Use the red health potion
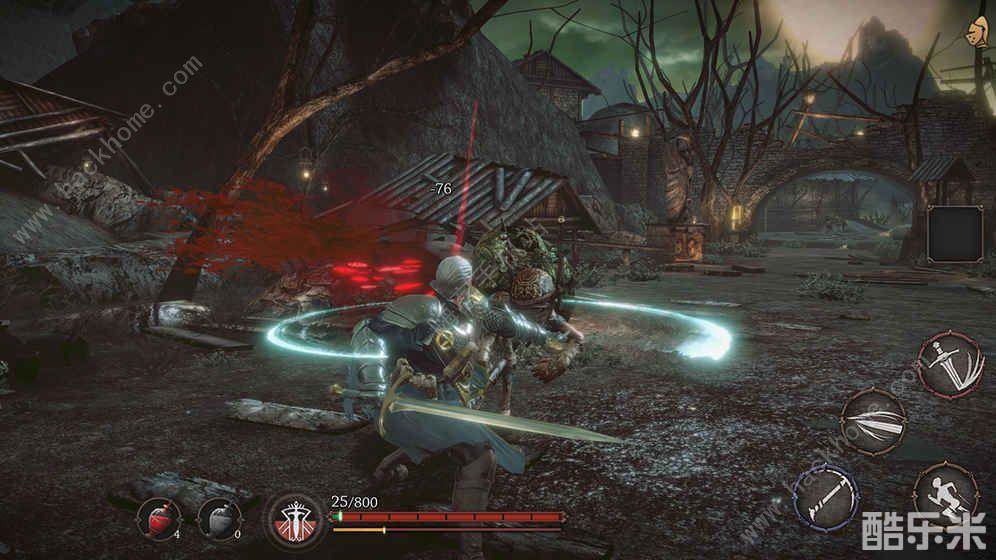The image size is (996, 560). (159, 518)
